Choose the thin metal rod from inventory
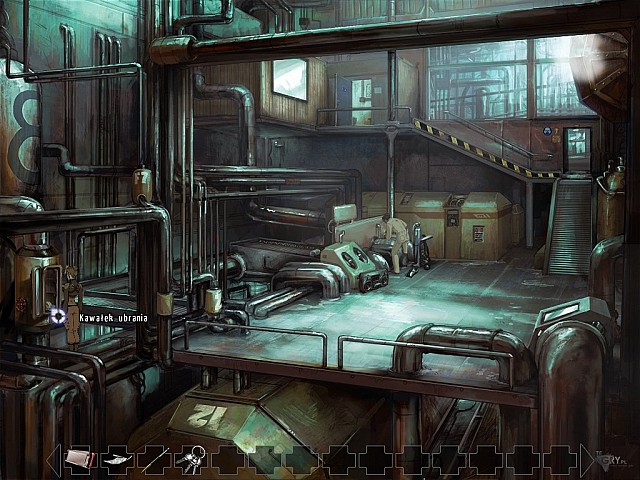The height and width of the screenshot is (480, 640). 153,459
